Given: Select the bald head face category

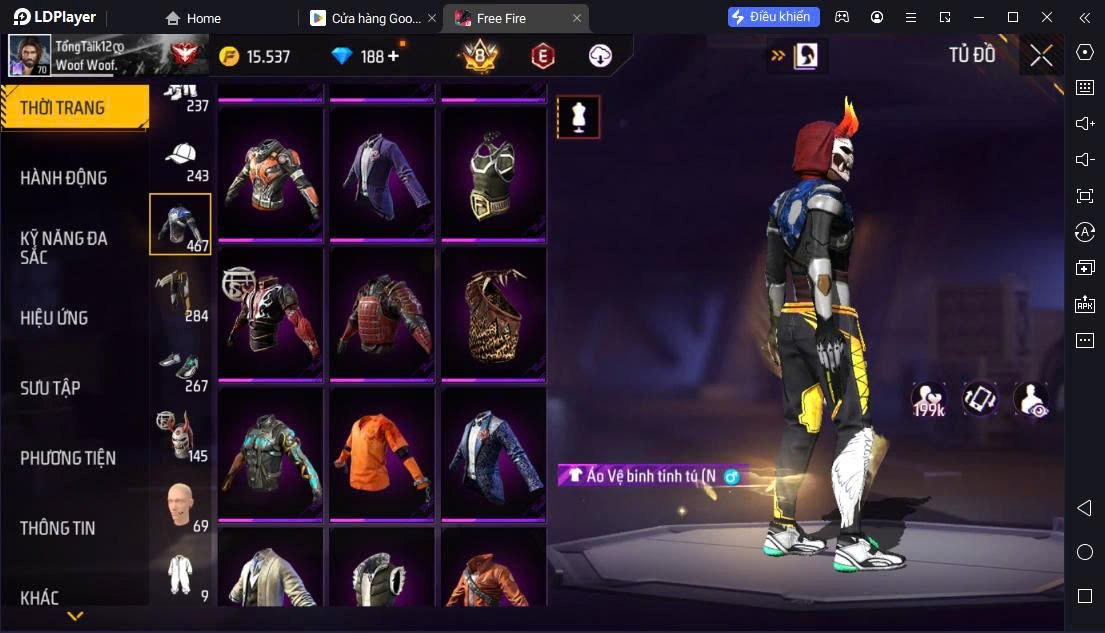Looking at the screenshot, I should [181, 505].
